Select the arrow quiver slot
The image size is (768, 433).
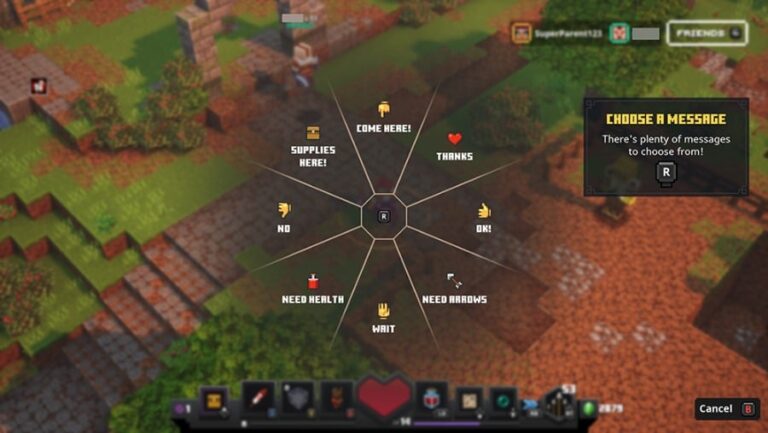(x=559, y=403)
